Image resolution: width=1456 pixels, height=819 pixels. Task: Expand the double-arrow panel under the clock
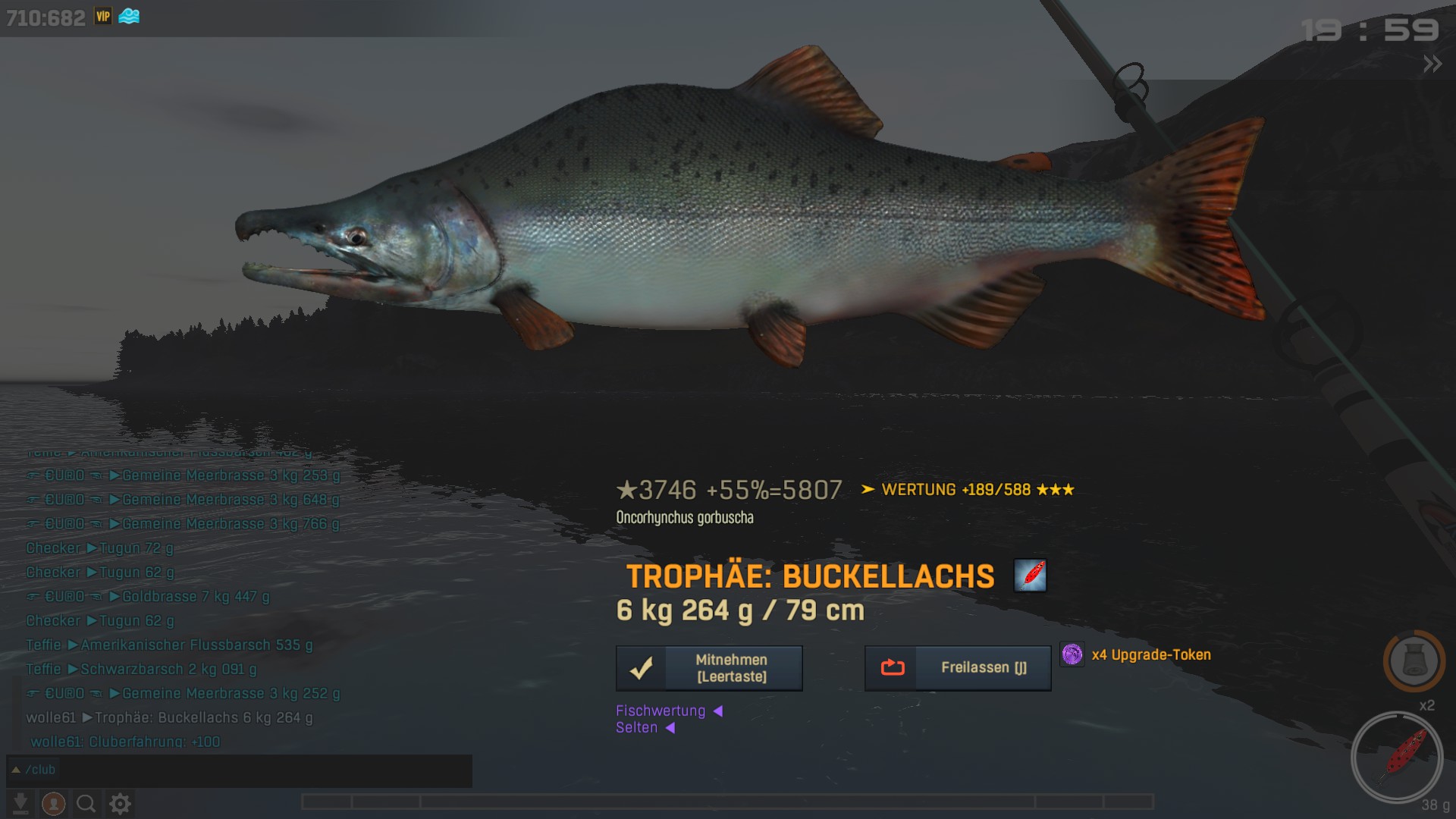click(x=1432, y=64)
